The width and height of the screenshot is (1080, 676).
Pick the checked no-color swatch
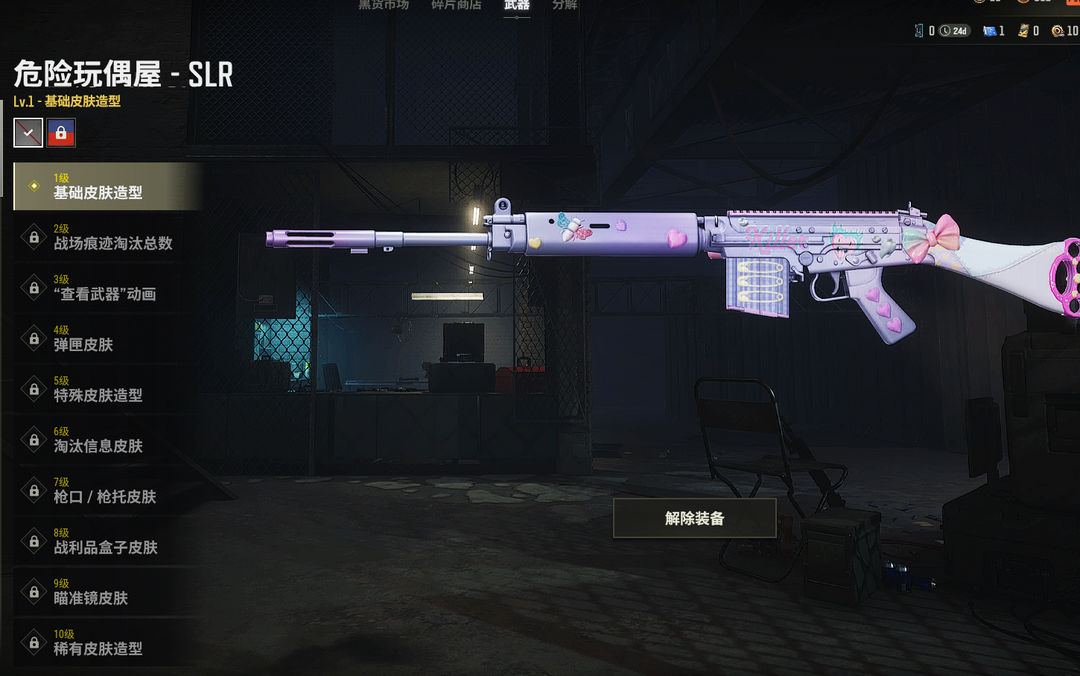point(28,132)
